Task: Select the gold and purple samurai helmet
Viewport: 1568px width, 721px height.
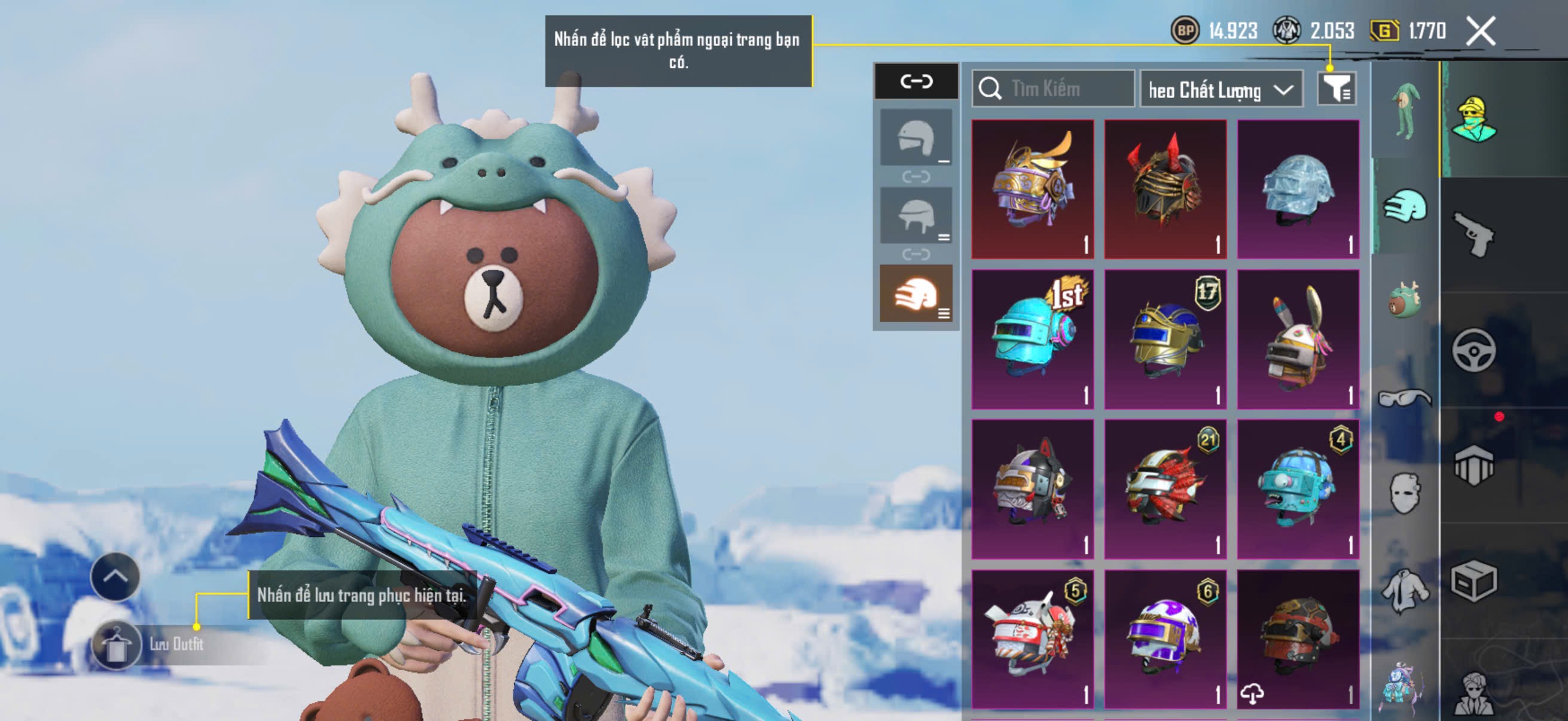Action: [x=1032, y=188]
